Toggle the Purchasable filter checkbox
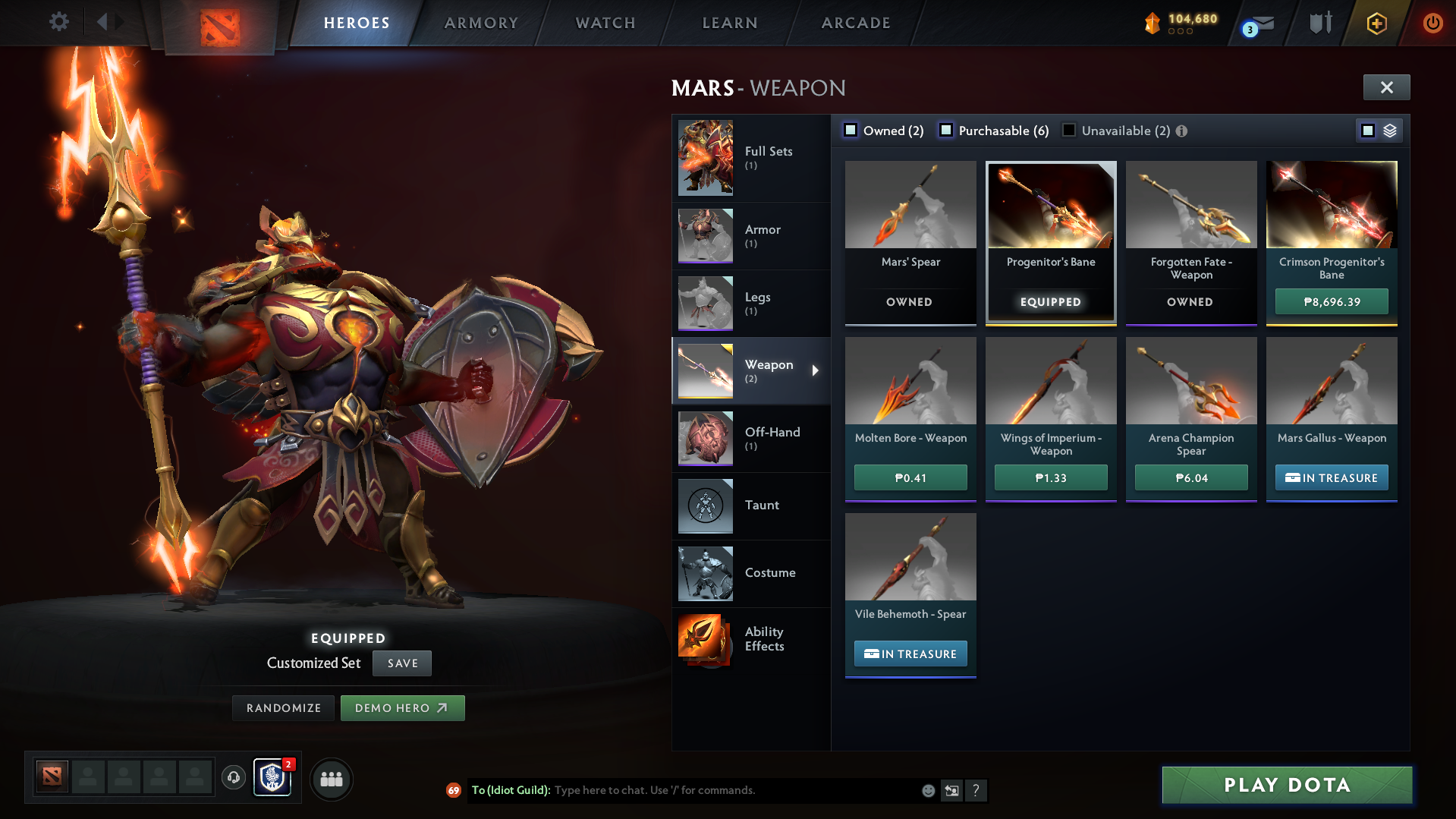Image resolution: width=1456 pixels, height=819 pixels. point(946,130)
